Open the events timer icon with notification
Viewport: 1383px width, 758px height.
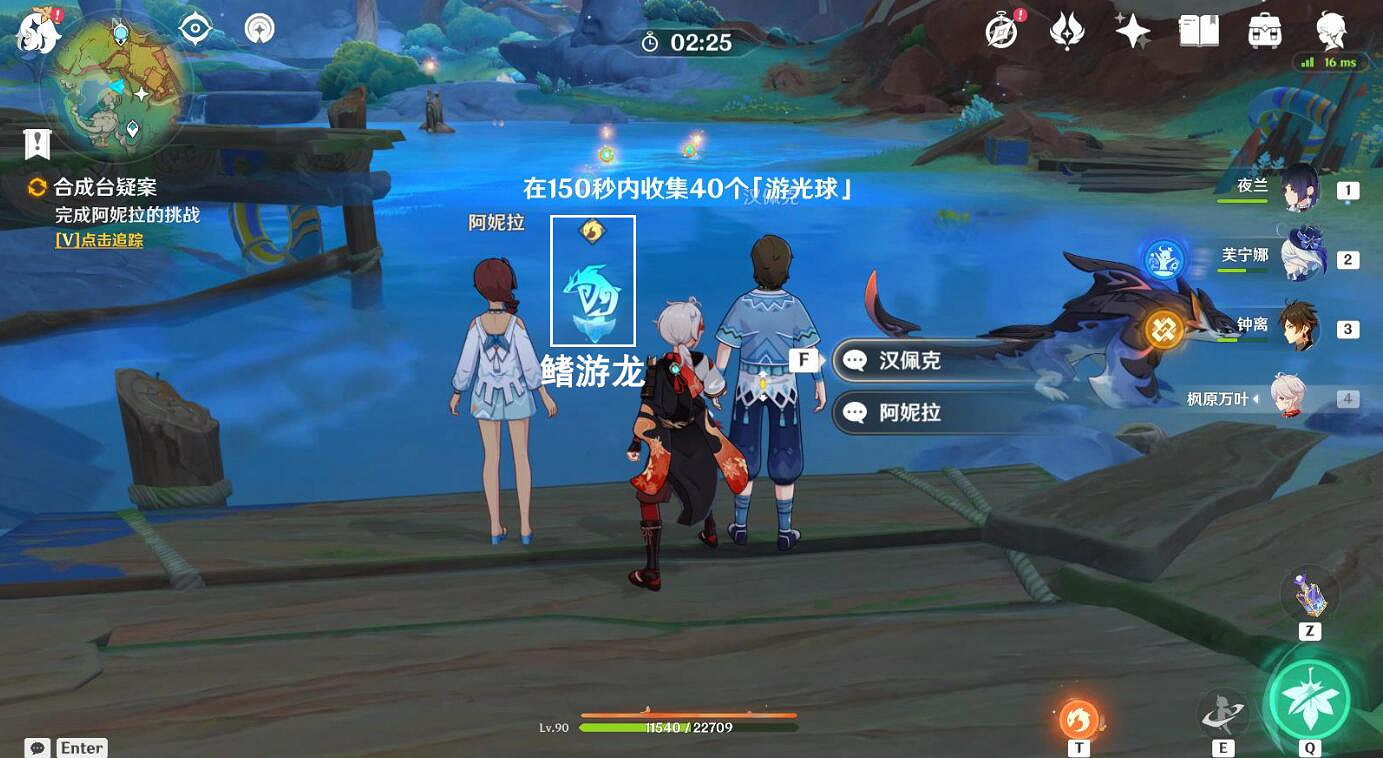click(1002, 30)
